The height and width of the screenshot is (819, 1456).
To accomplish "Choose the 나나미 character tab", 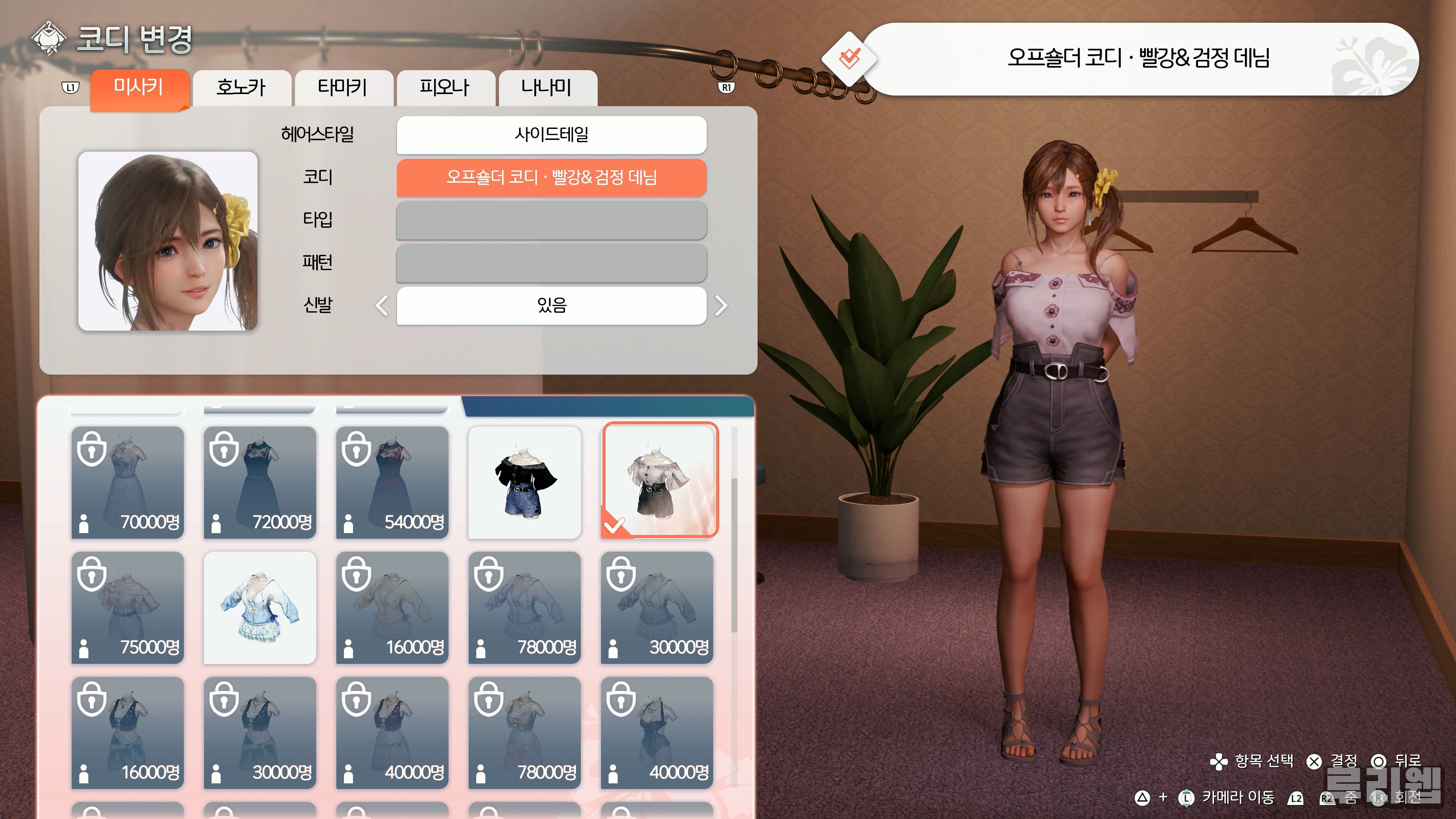I will tap(546, 88).
